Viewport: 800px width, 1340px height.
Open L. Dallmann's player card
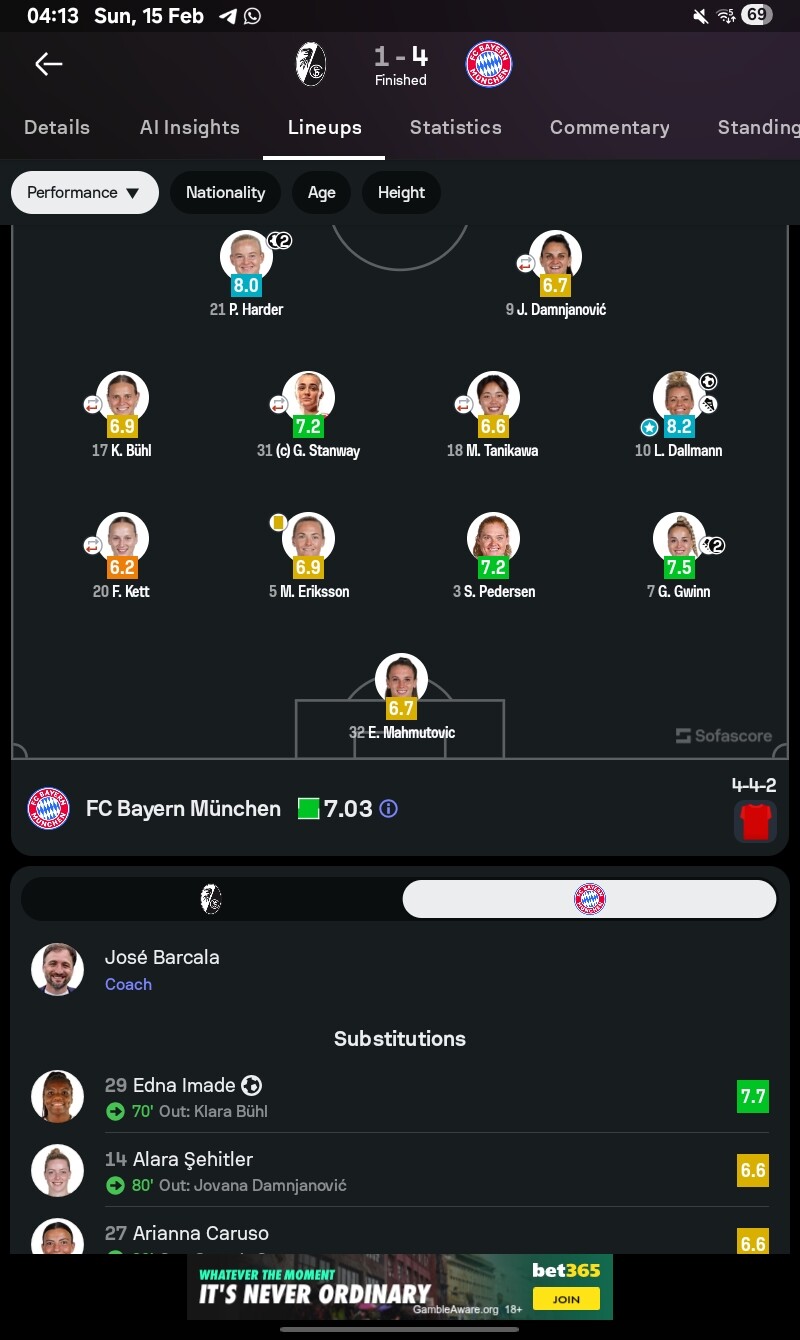coord(679,399)
